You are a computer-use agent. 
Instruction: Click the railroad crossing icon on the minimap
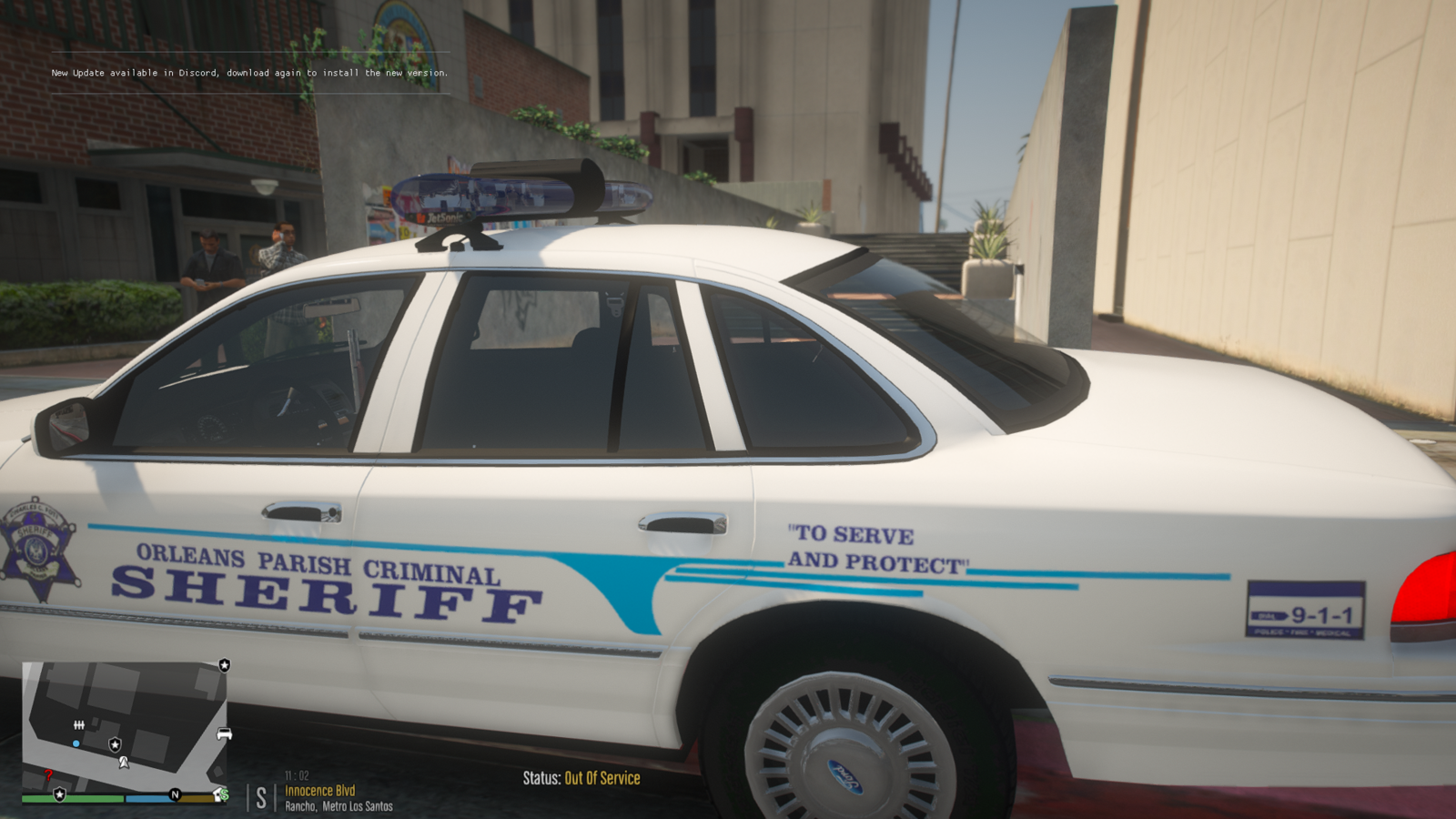(x=79, y=724)
